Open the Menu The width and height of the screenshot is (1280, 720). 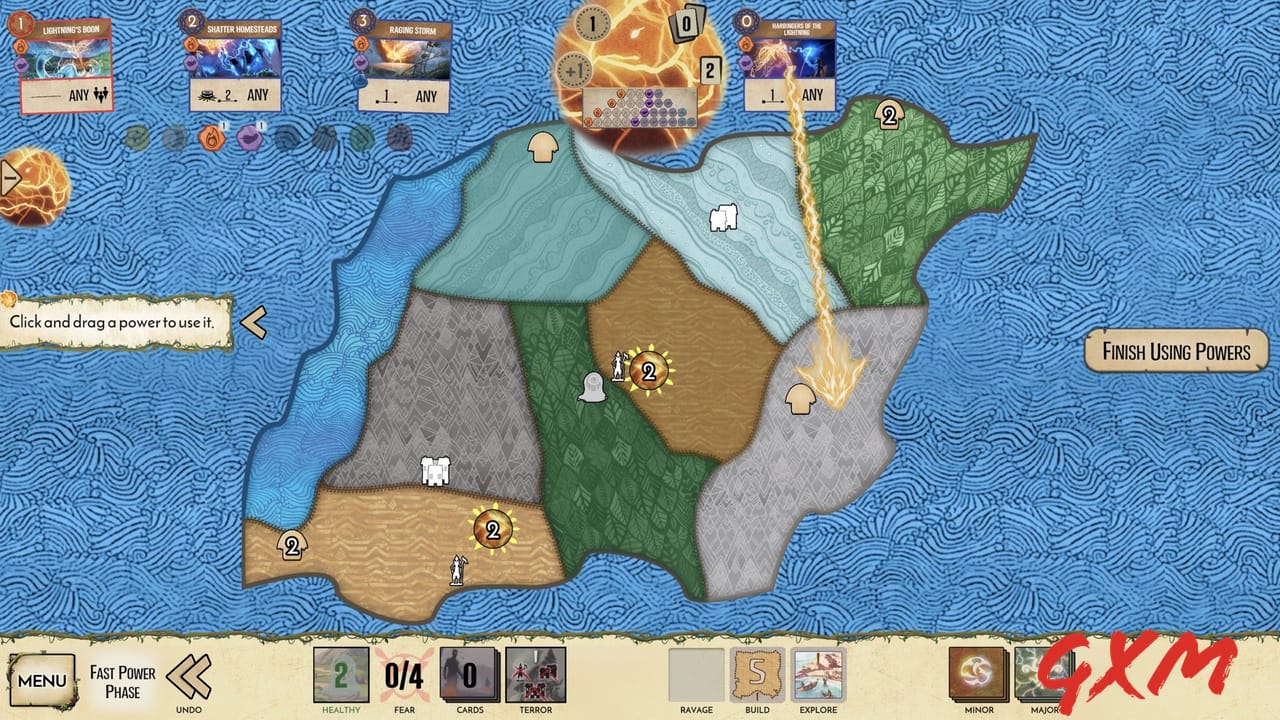40,678
